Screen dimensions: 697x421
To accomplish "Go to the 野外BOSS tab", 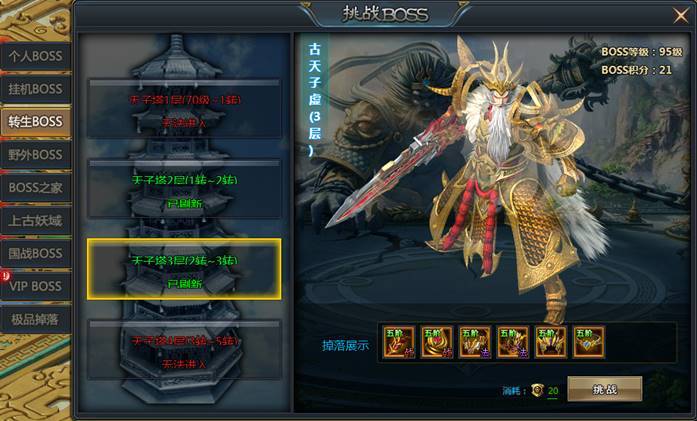I will 35,155.
